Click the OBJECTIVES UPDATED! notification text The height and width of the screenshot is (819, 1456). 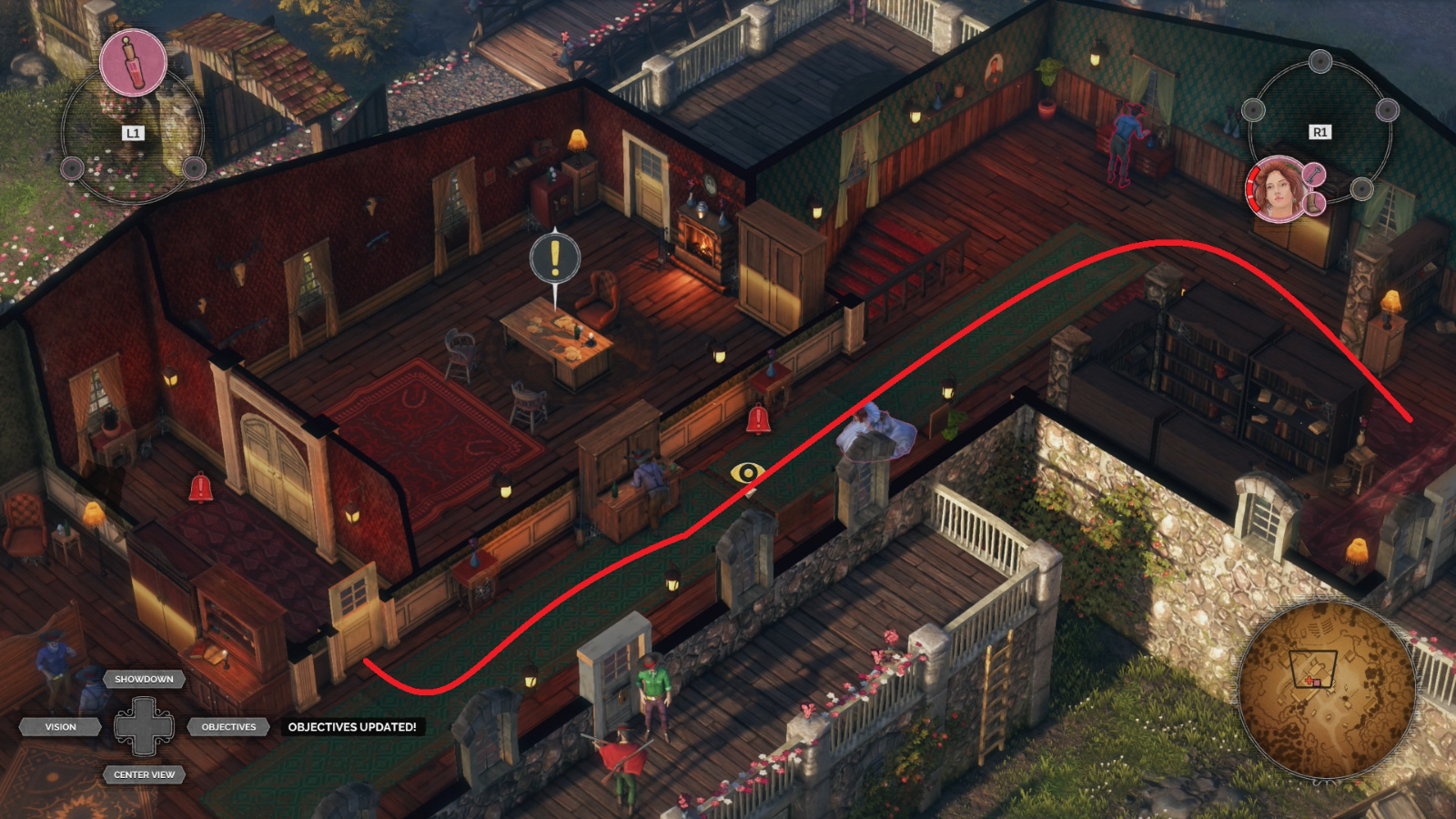click(351, 727)
